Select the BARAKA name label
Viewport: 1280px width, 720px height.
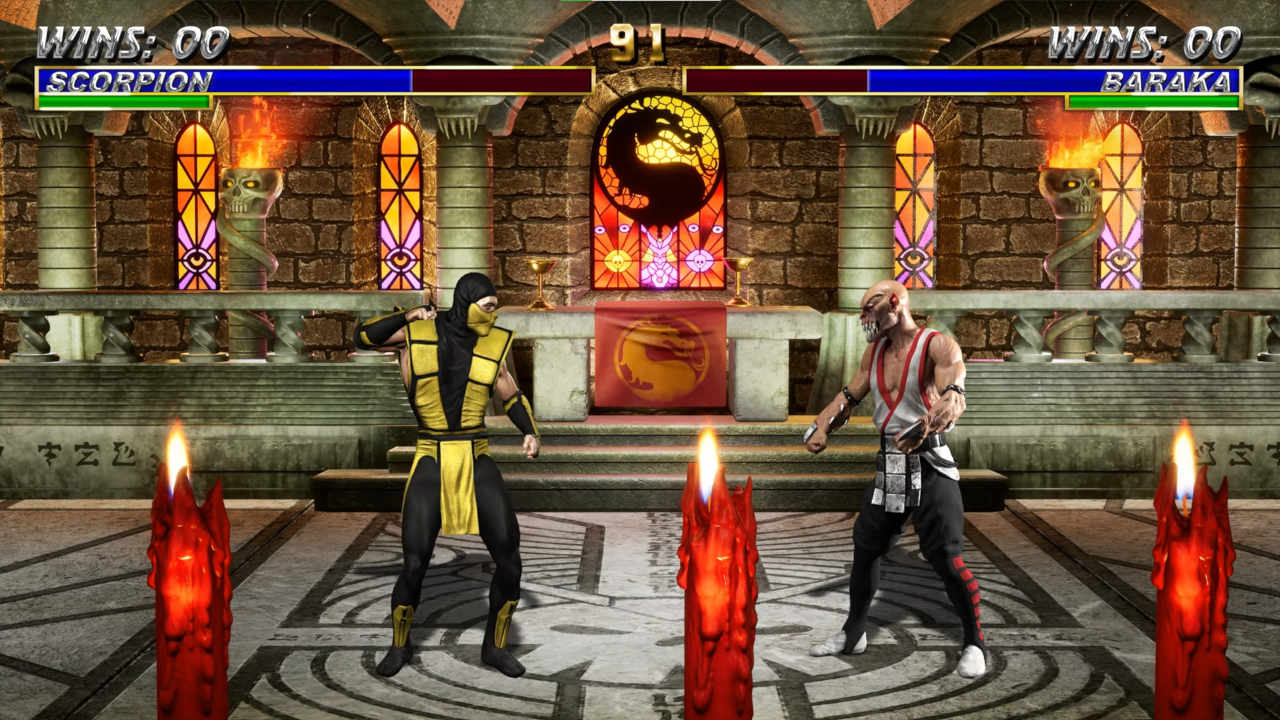pyautogui.click(x=1168, y=82)
